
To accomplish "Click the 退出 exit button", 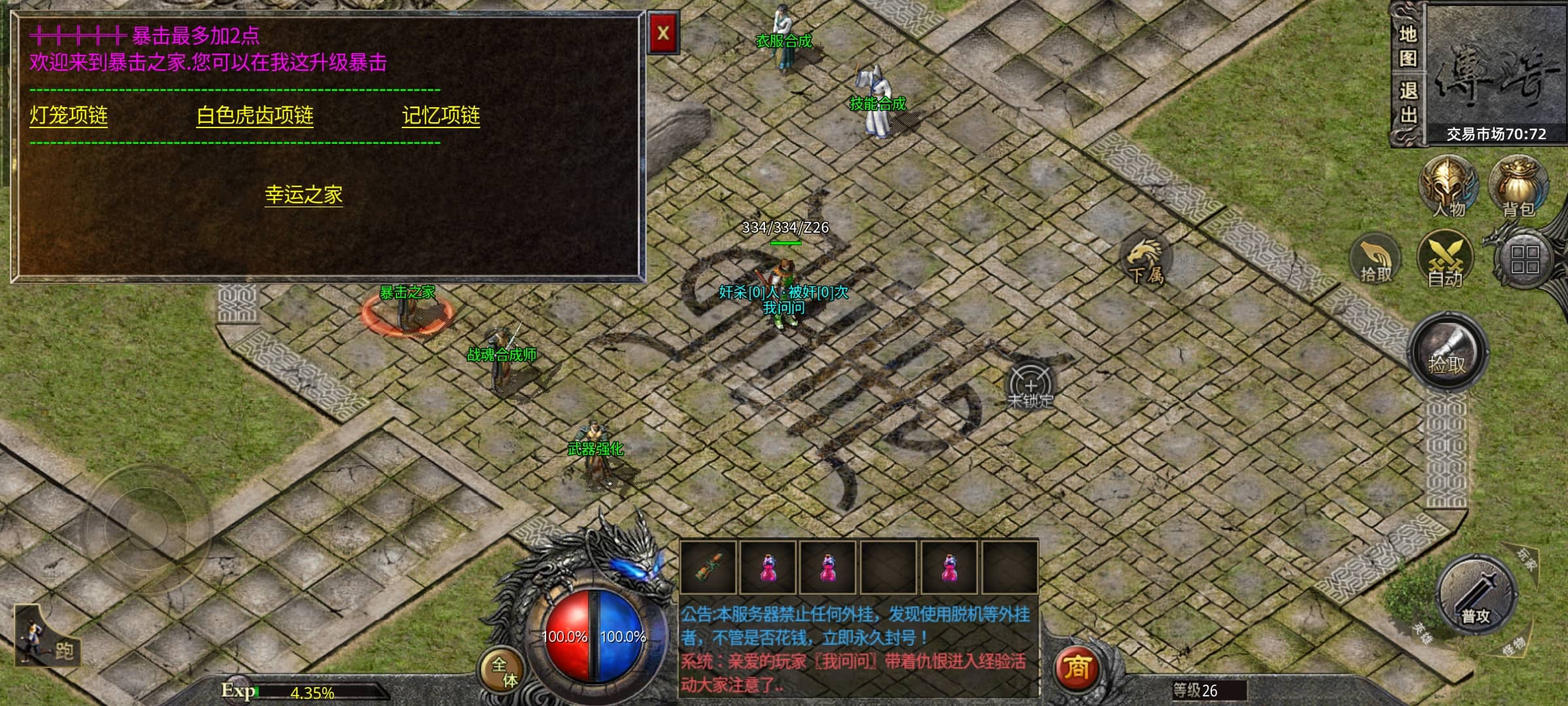I will pyautogui.click(x=1408, y=103).
